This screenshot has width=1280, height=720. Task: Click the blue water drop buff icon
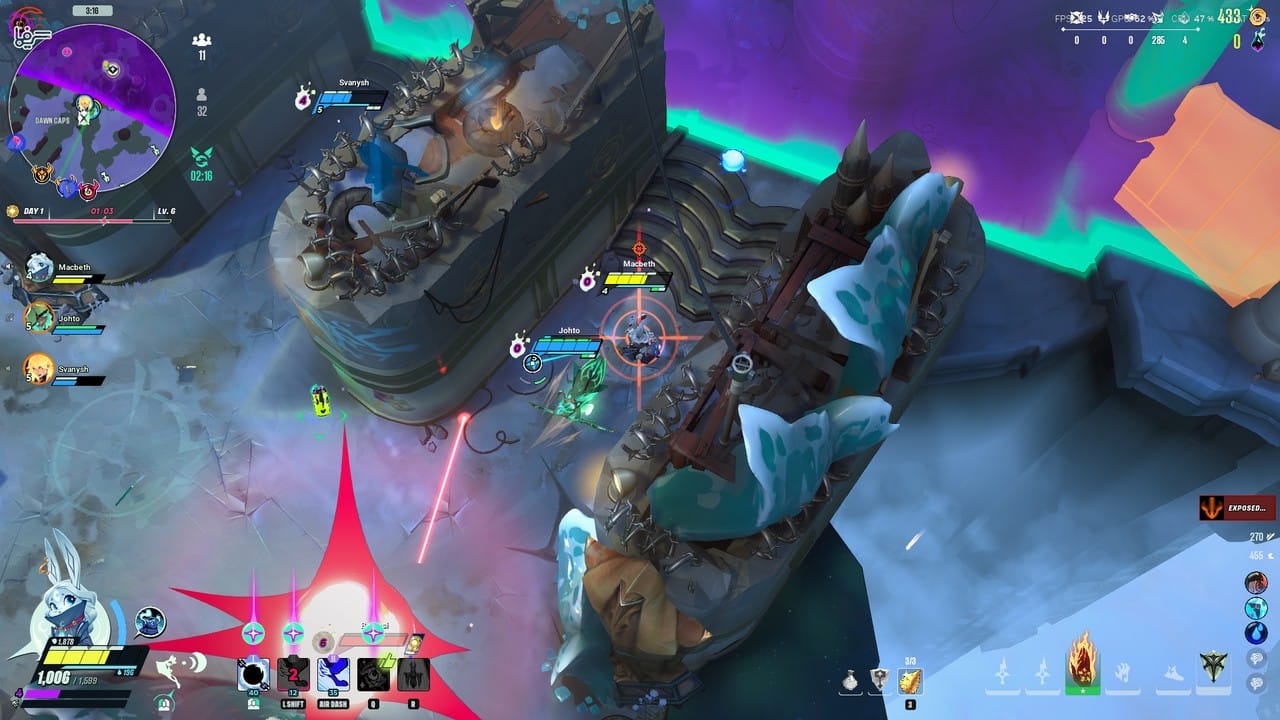click(x=1256, y=633)
